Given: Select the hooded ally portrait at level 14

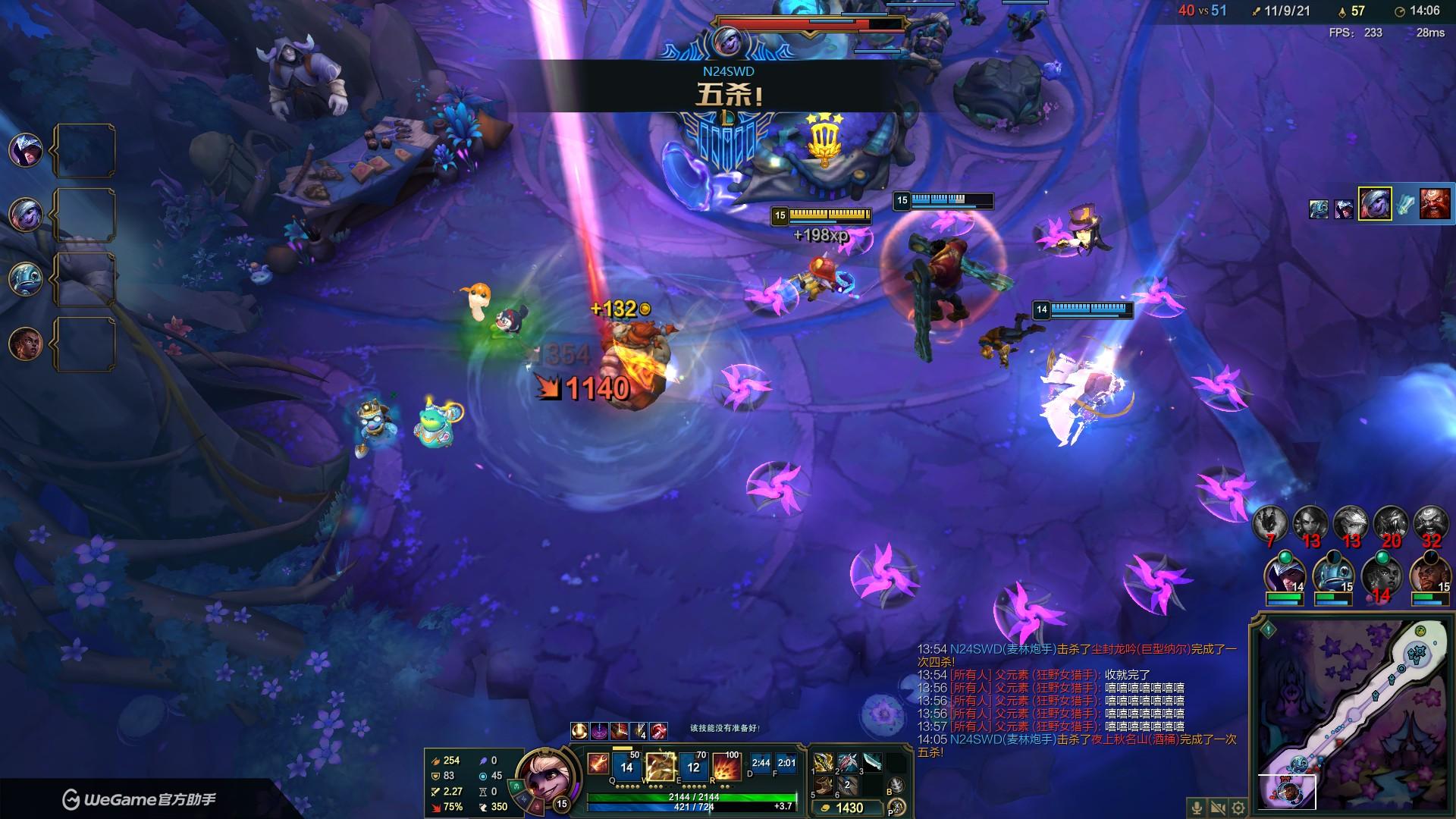Looking at the screenshot, I should (x=1284, y=576).
